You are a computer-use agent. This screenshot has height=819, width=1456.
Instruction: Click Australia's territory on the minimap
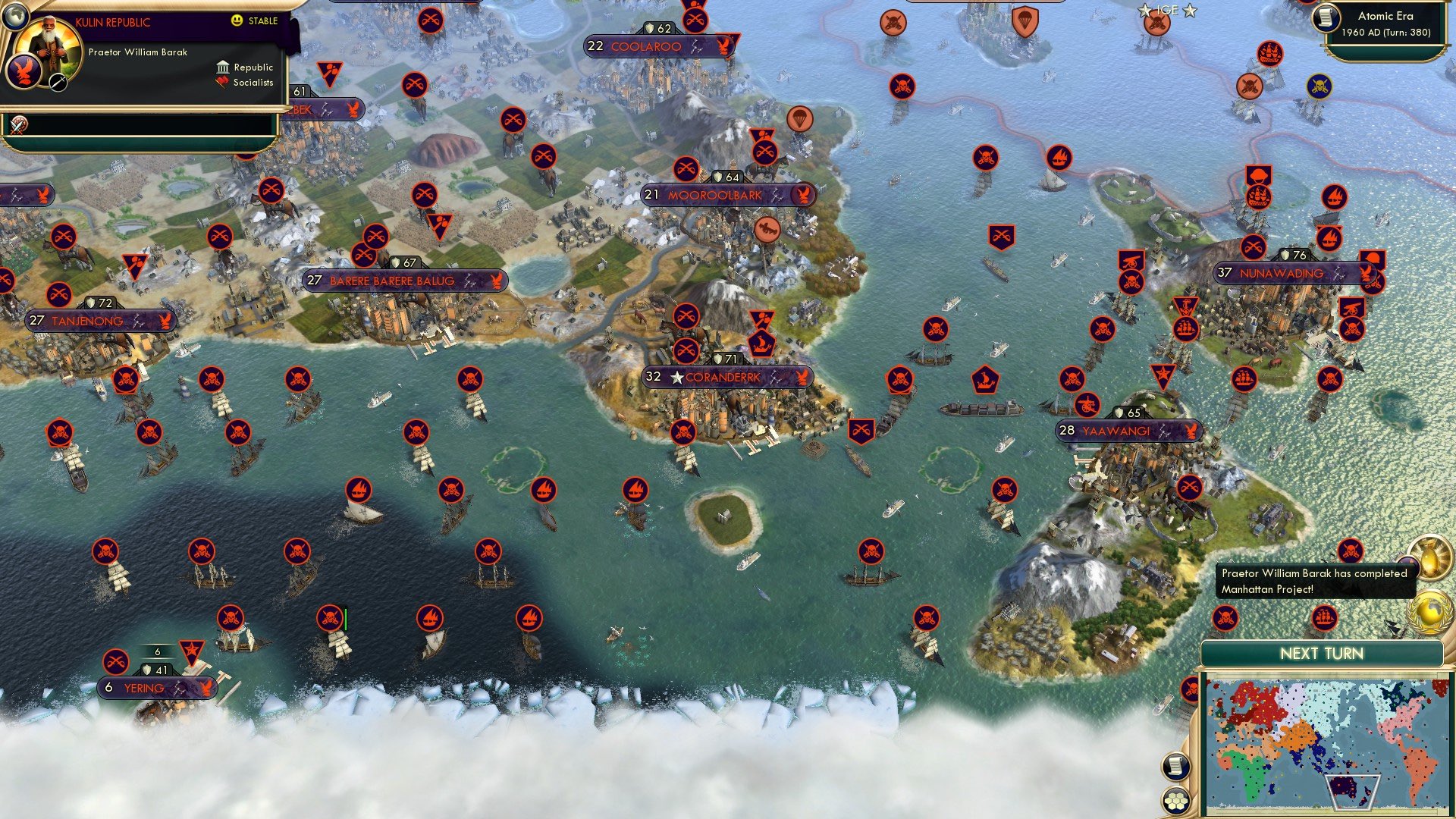1343,786
